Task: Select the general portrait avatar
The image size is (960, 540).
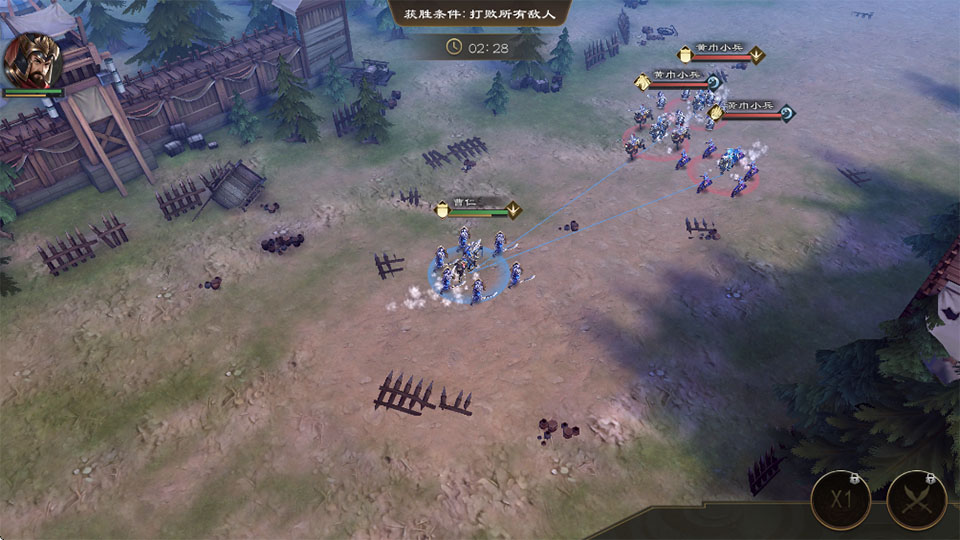Action: pyautogui.click(x=32, y=60)
